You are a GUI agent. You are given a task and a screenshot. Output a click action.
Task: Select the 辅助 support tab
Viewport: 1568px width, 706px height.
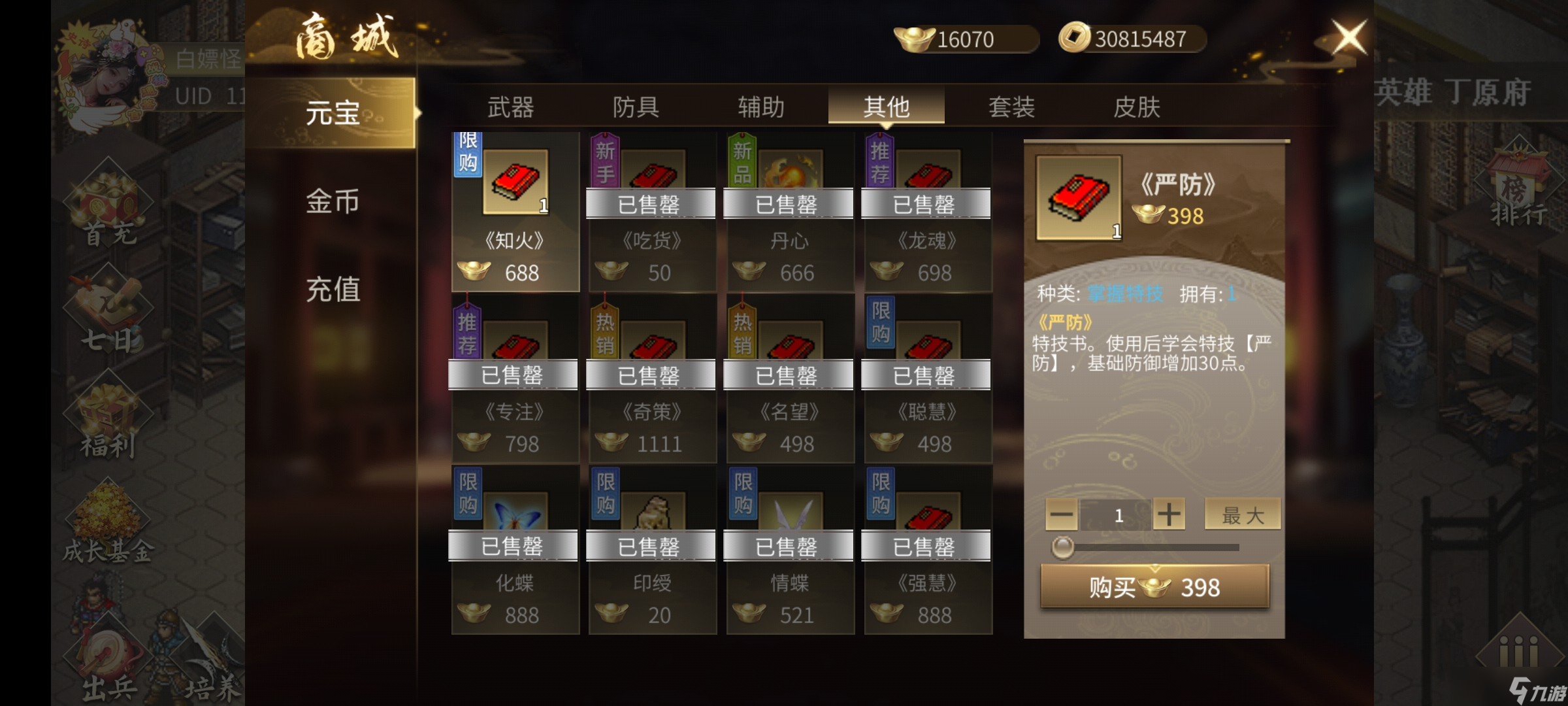761,107
